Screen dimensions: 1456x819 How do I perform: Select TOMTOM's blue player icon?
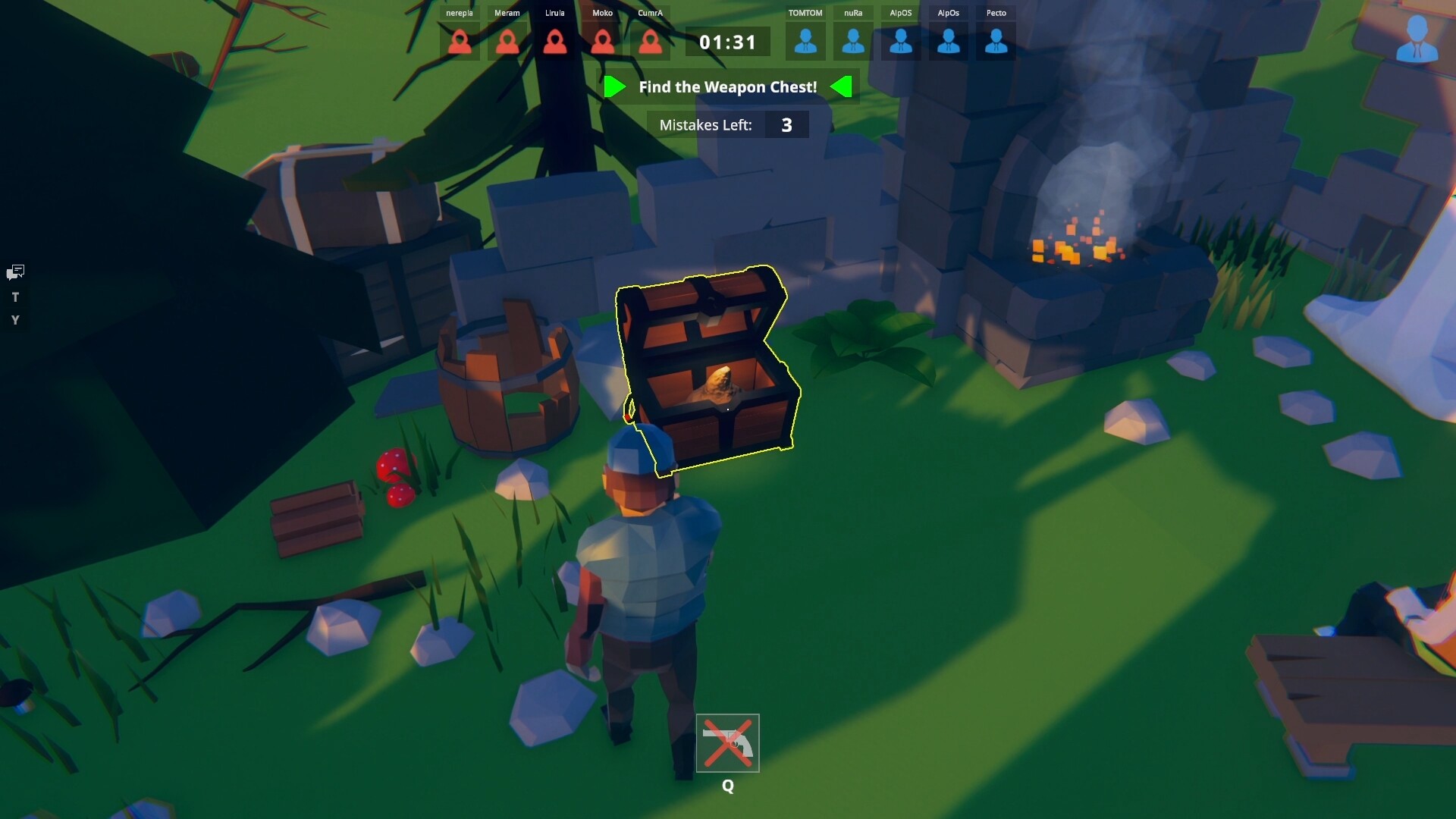coord(805,42)
